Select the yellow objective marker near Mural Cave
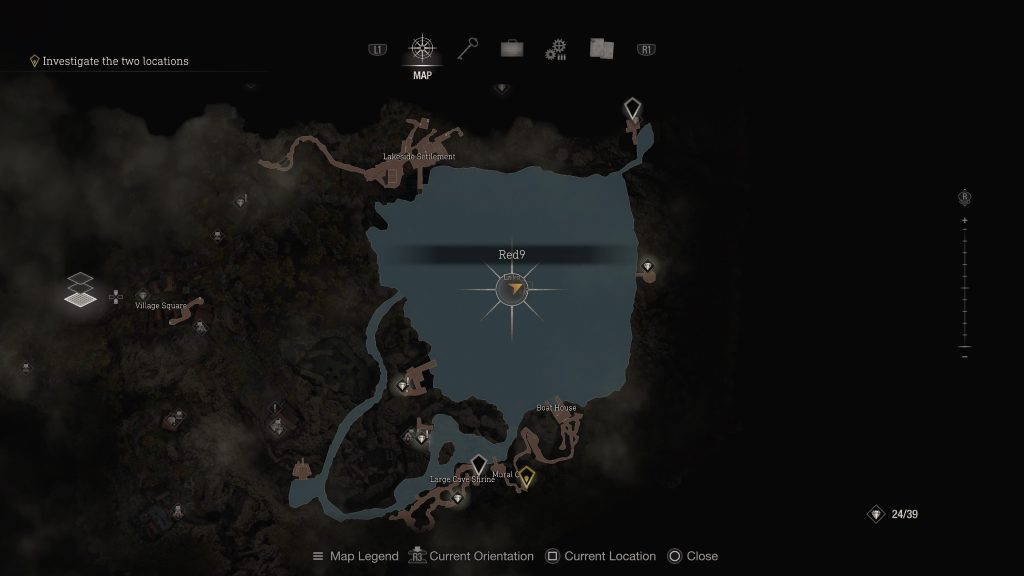This screenshot has width=1024, height=576. point(526,477)
